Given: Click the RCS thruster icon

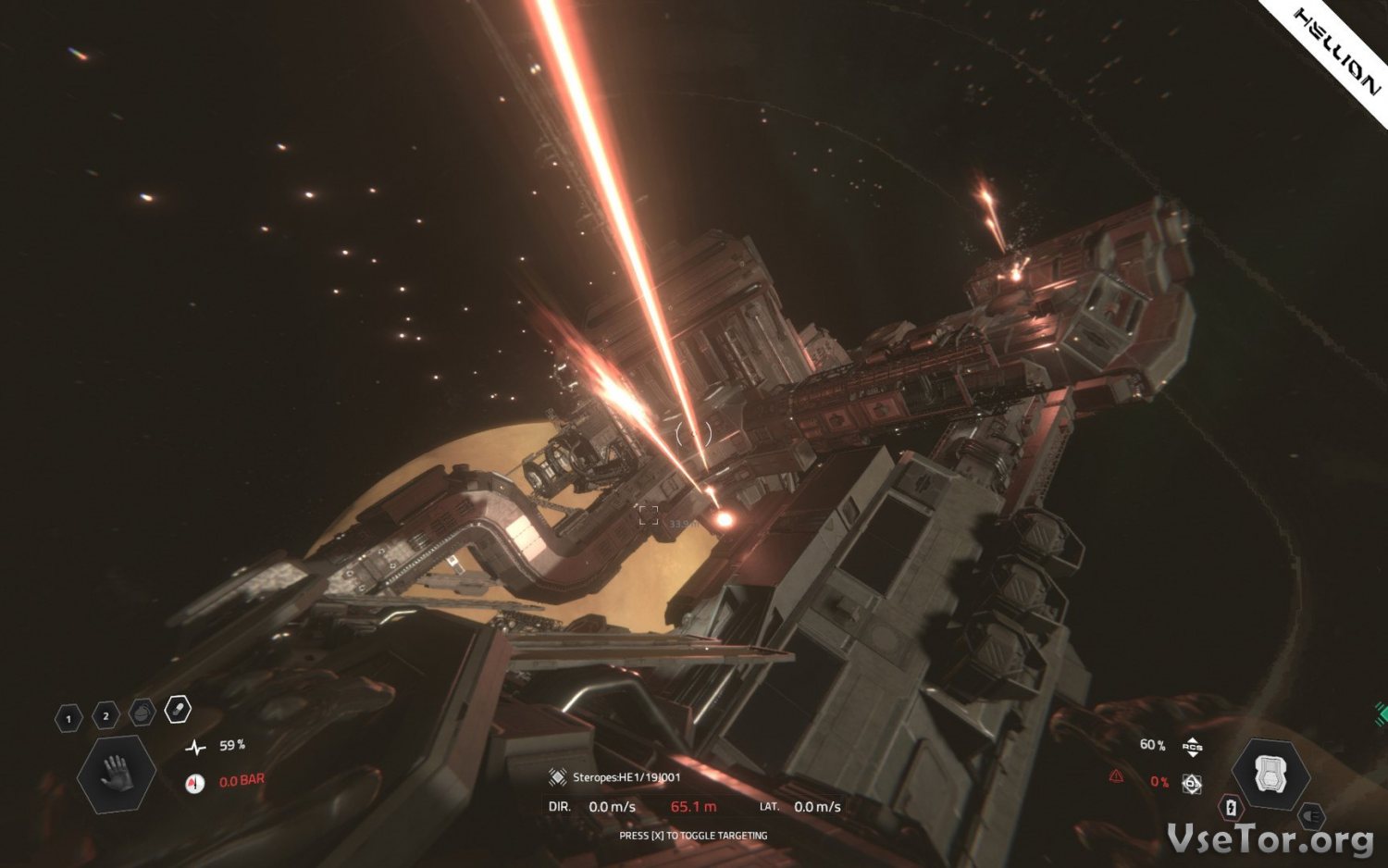Looking at the screenshot, I should pos(1192,746).
